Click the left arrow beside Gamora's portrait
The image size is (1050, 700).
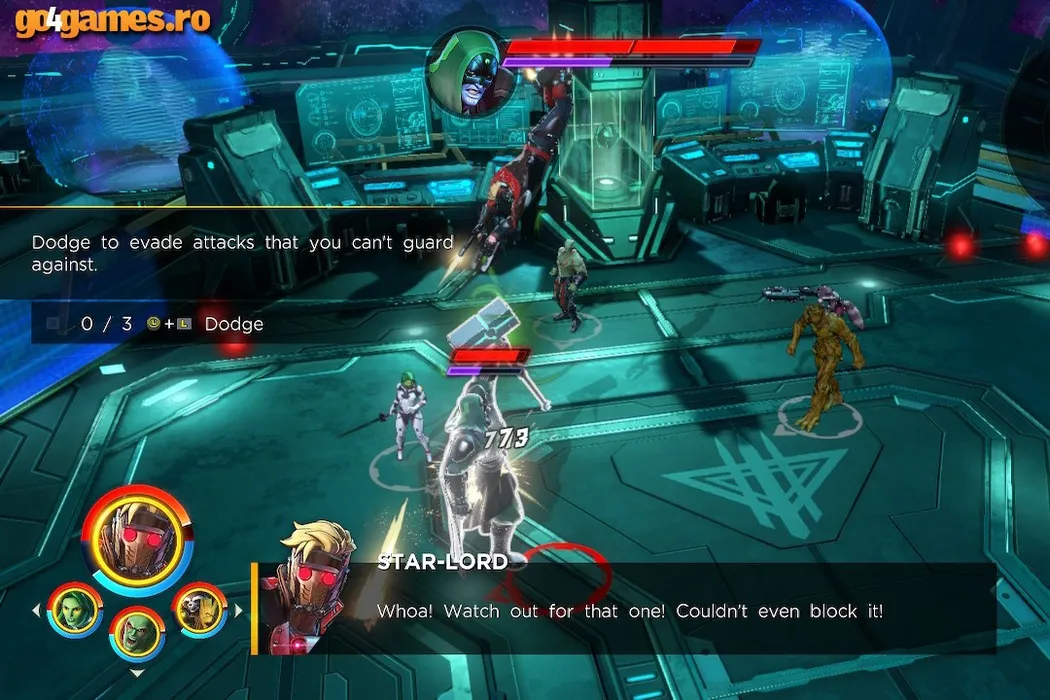point(37,610)
